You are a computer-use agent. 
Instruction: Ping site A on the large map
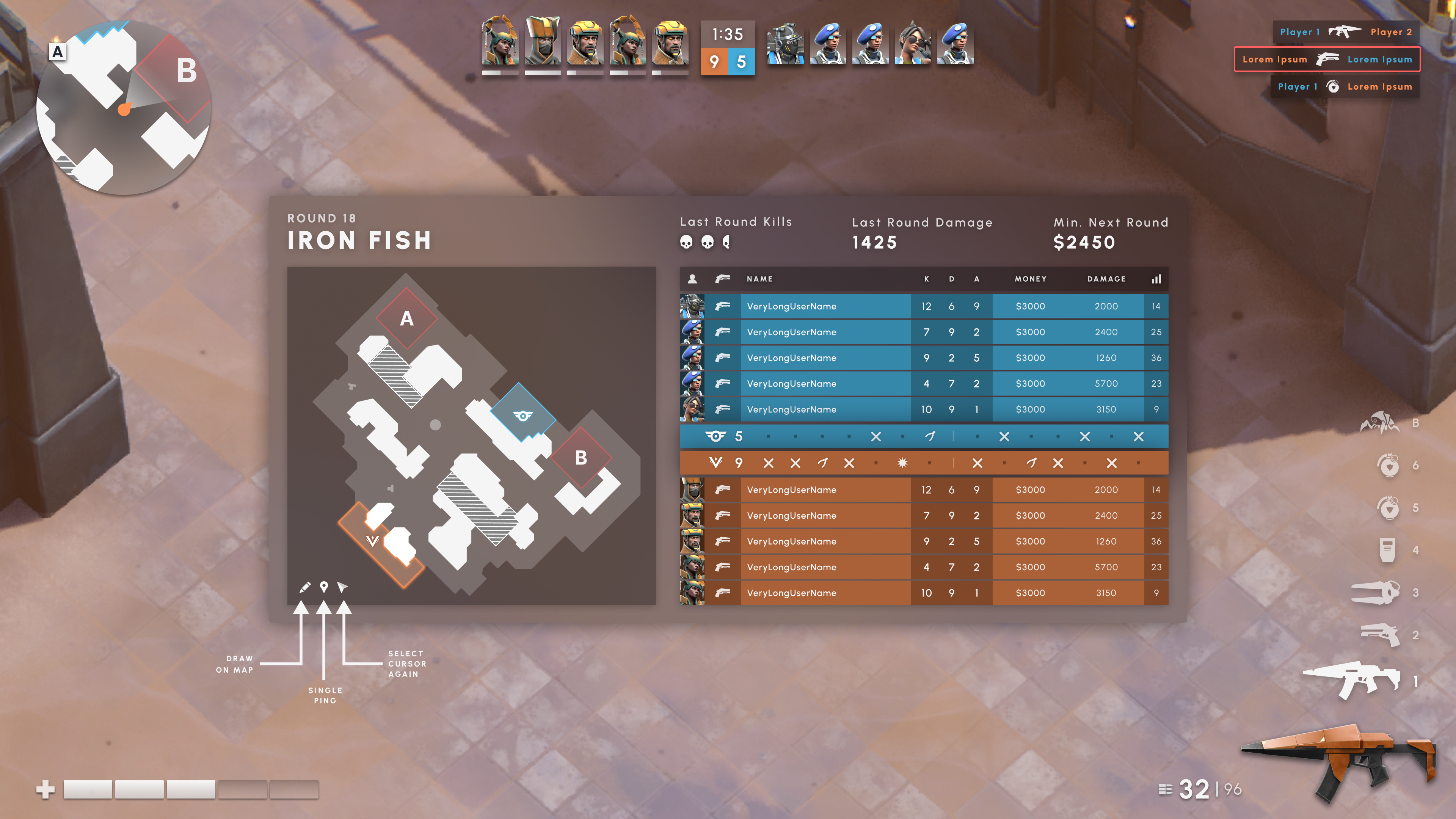tap(406, 319)
